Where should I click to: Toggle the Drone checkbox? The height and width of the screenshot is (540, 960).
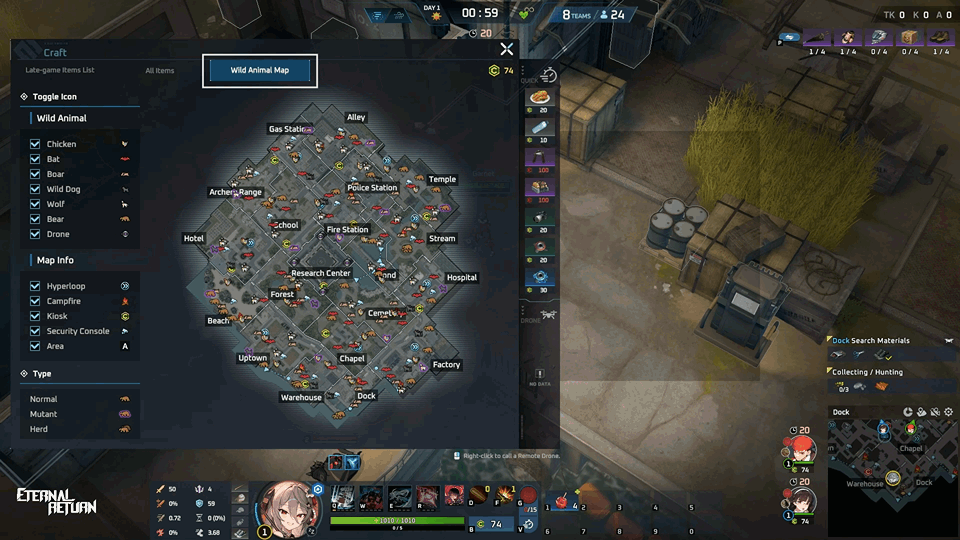tap(35, 234)
